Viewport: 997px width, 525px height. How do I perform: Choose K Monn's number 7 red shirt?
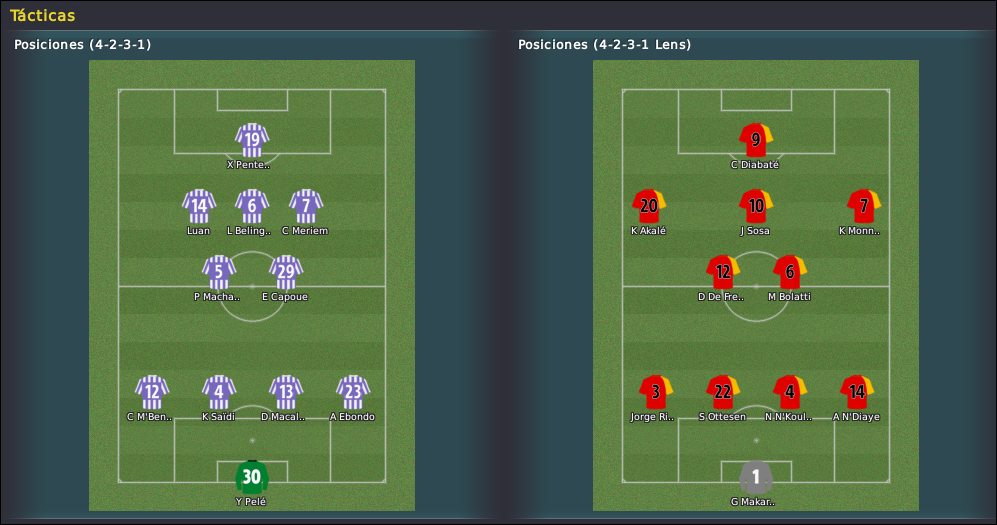[863, 206]
